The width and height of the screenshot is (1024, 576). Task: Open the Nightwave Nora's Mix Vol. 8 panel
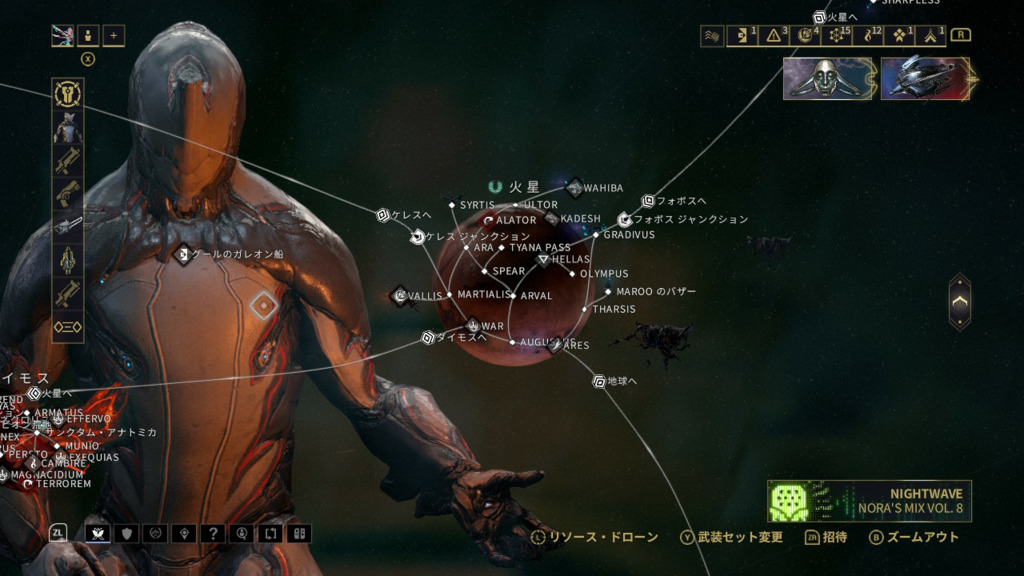coord(869,501)
